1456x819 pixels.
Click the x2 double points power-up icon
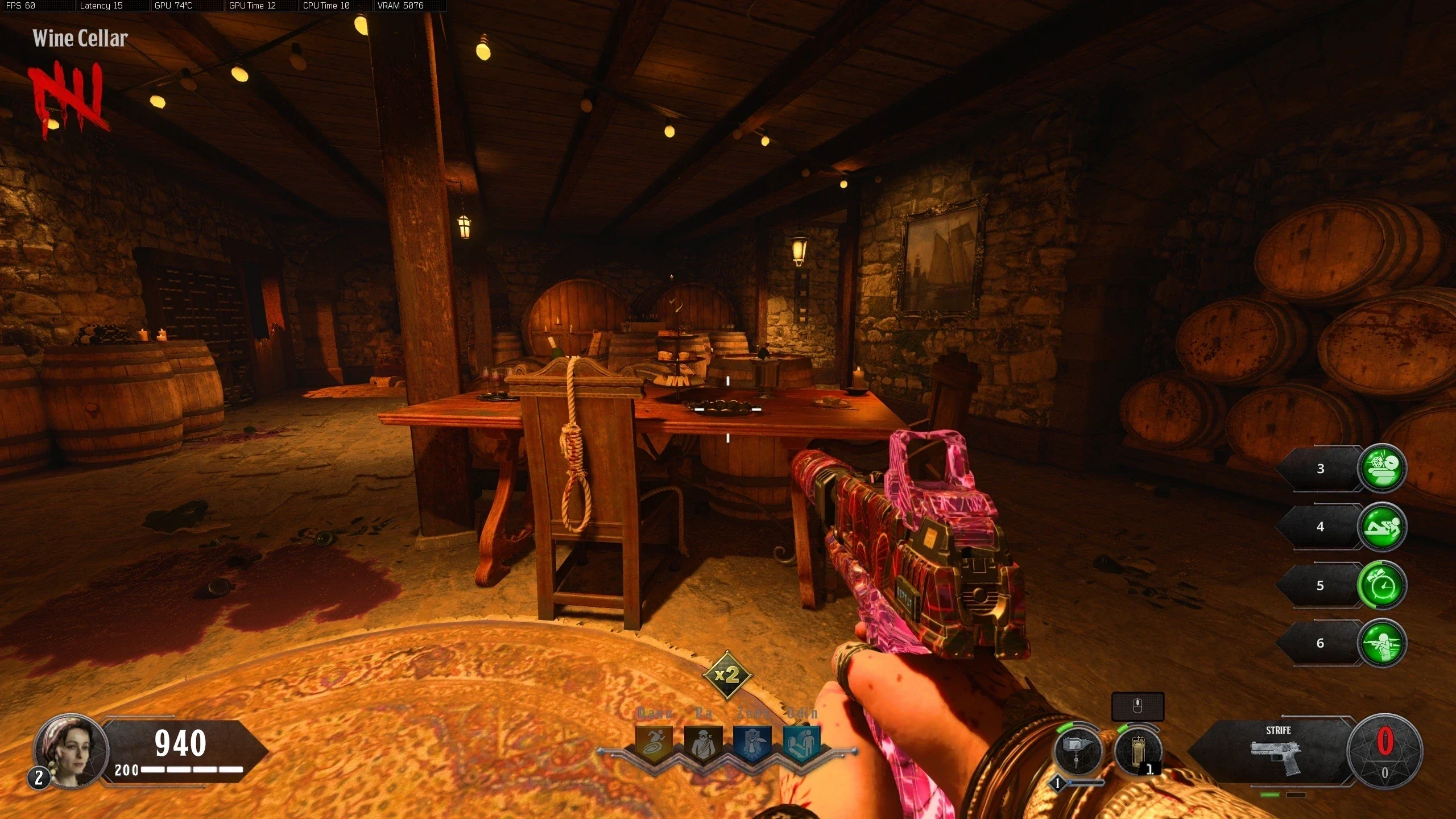727,675
